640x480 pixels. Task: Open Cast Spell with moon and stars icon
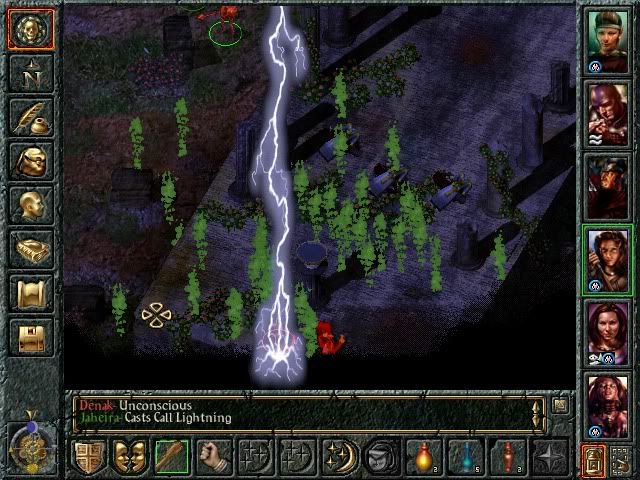point(339,458)
